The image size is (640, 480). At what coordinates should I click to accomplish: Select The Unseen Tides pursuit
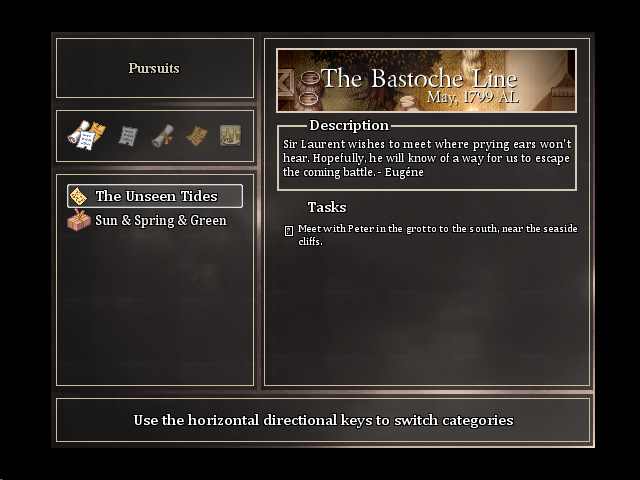[x=155, y=196]
